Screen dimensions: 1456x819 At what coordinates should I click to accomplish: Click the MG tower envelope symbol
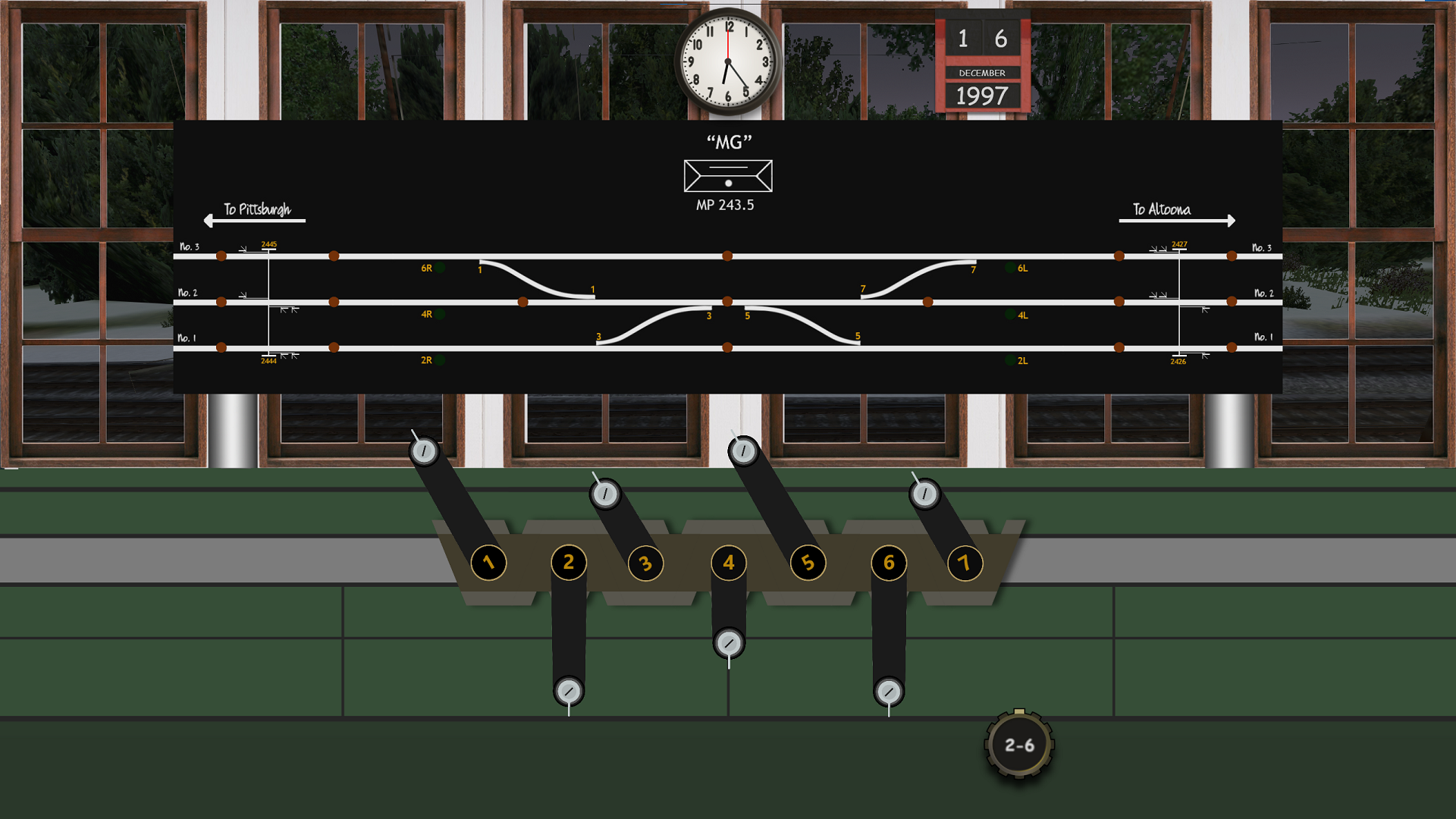[728, 176]
